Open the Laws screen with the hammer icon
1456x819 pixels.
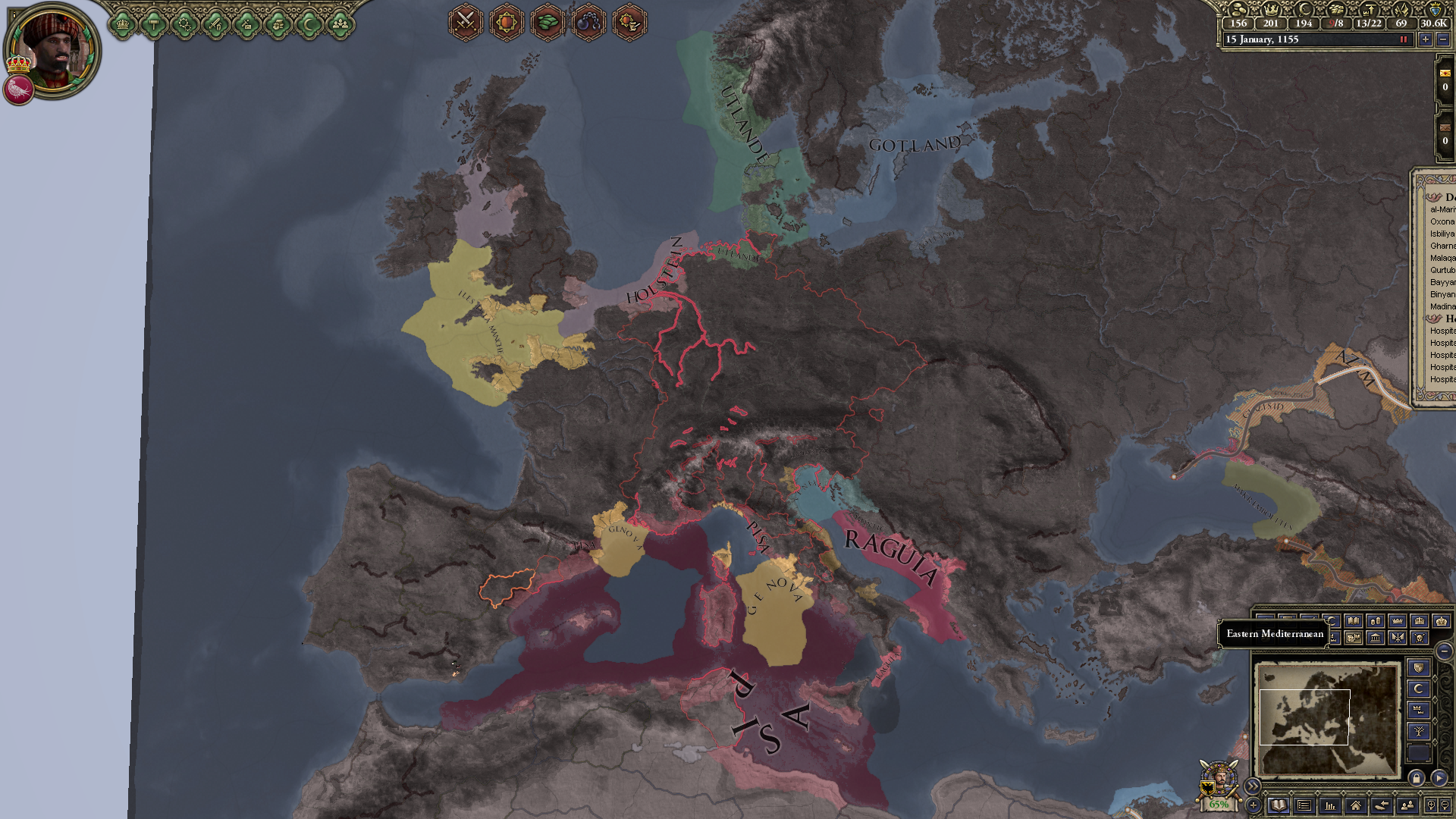point(154,24)
